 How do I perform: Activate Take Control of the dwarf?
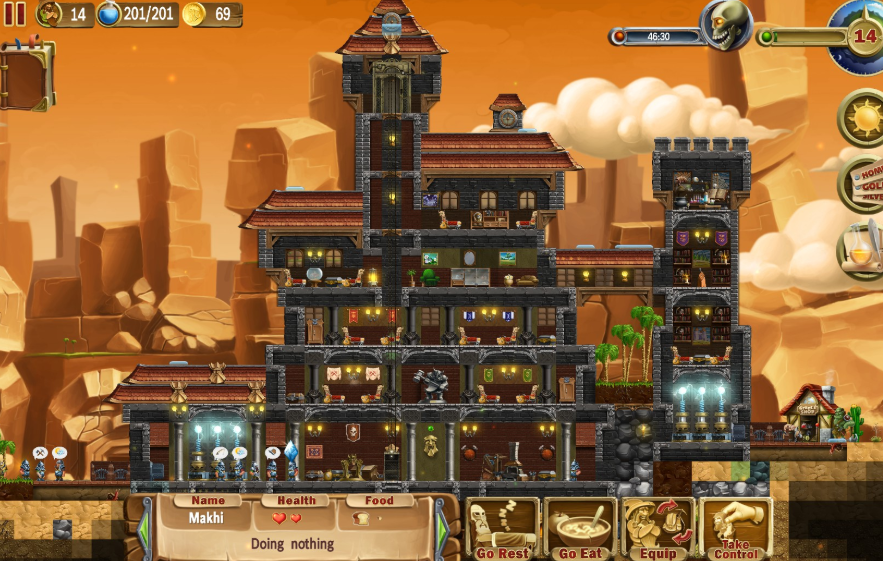[737, 529]
